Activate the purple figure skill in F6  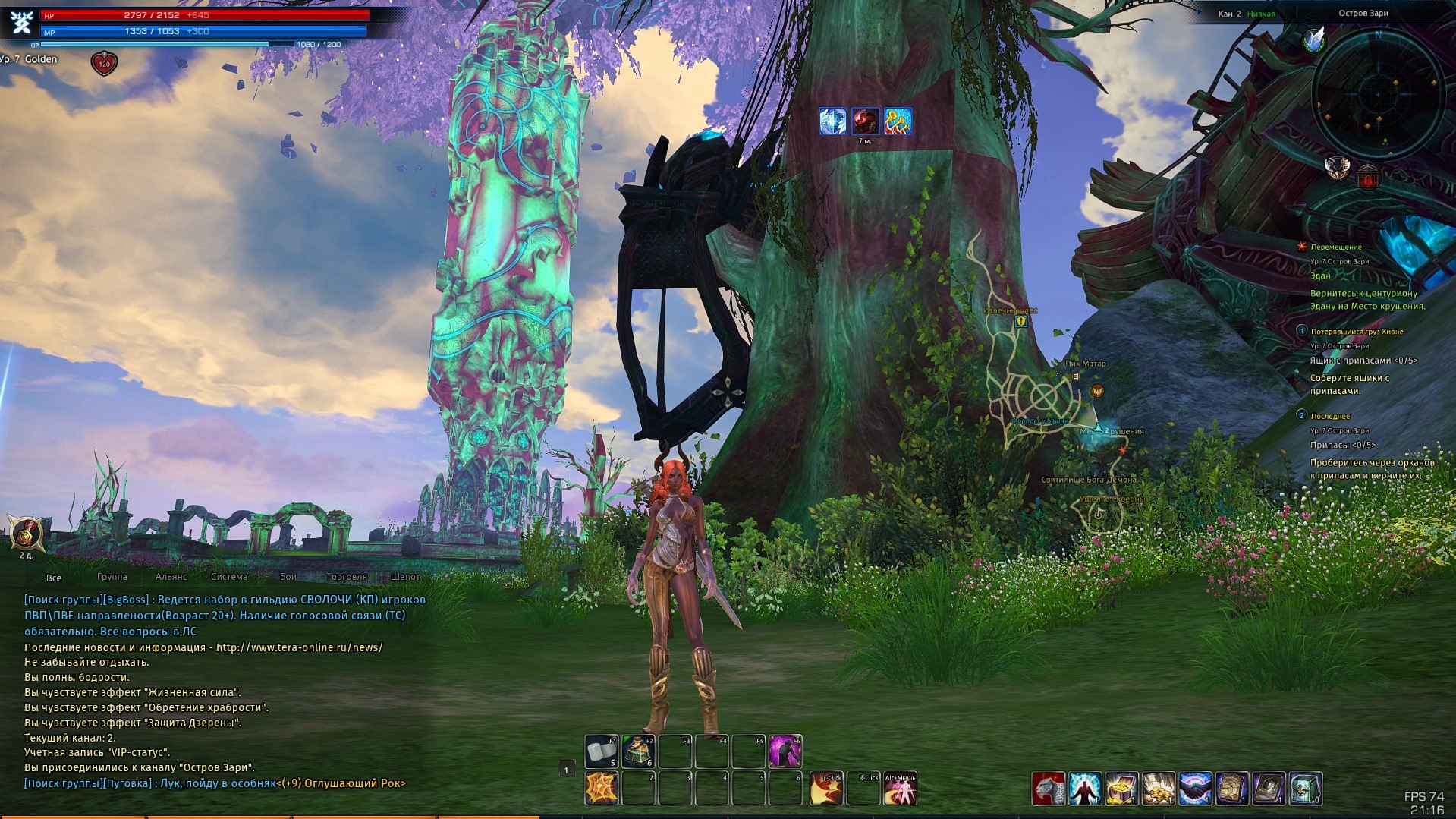point(785,751)
